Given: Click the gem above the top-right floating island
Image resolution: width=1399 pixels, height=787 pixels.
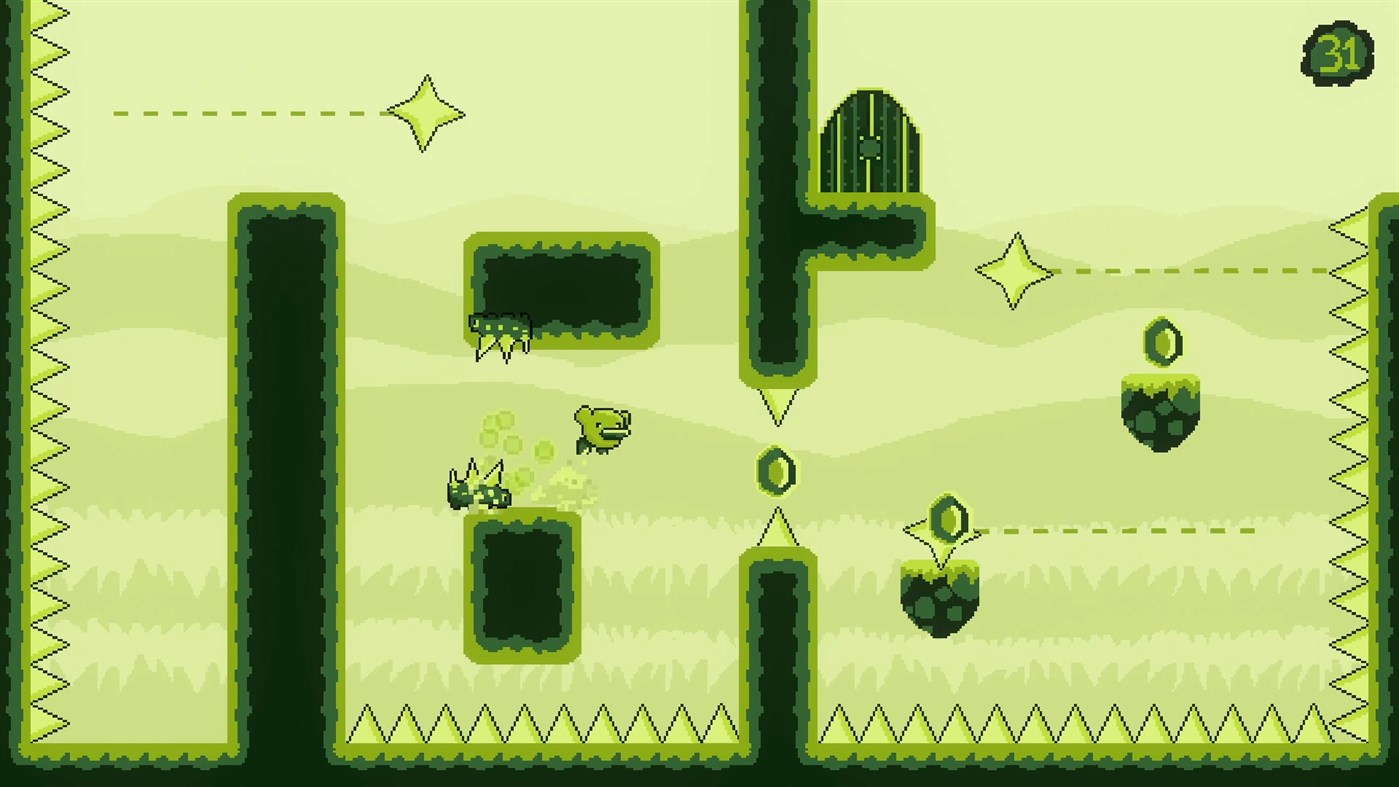Looking at the screenshot, I should coord(1163,343).
